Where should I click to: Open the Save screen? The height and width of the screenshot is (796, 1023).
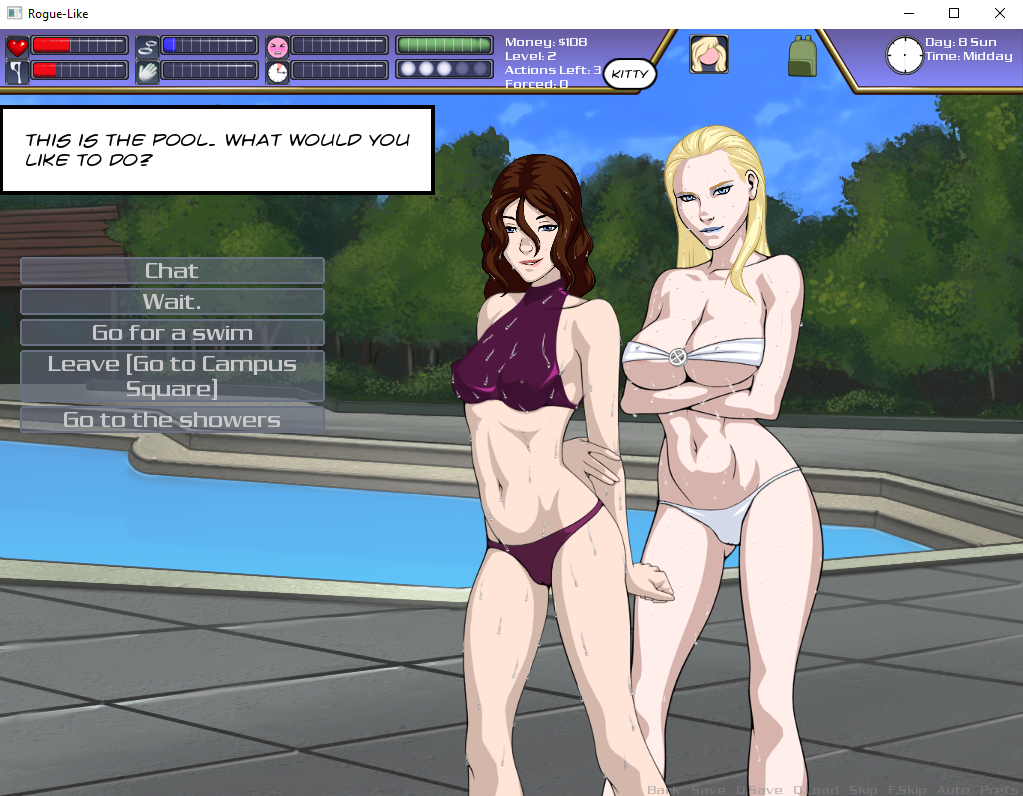tap(708, 790)
